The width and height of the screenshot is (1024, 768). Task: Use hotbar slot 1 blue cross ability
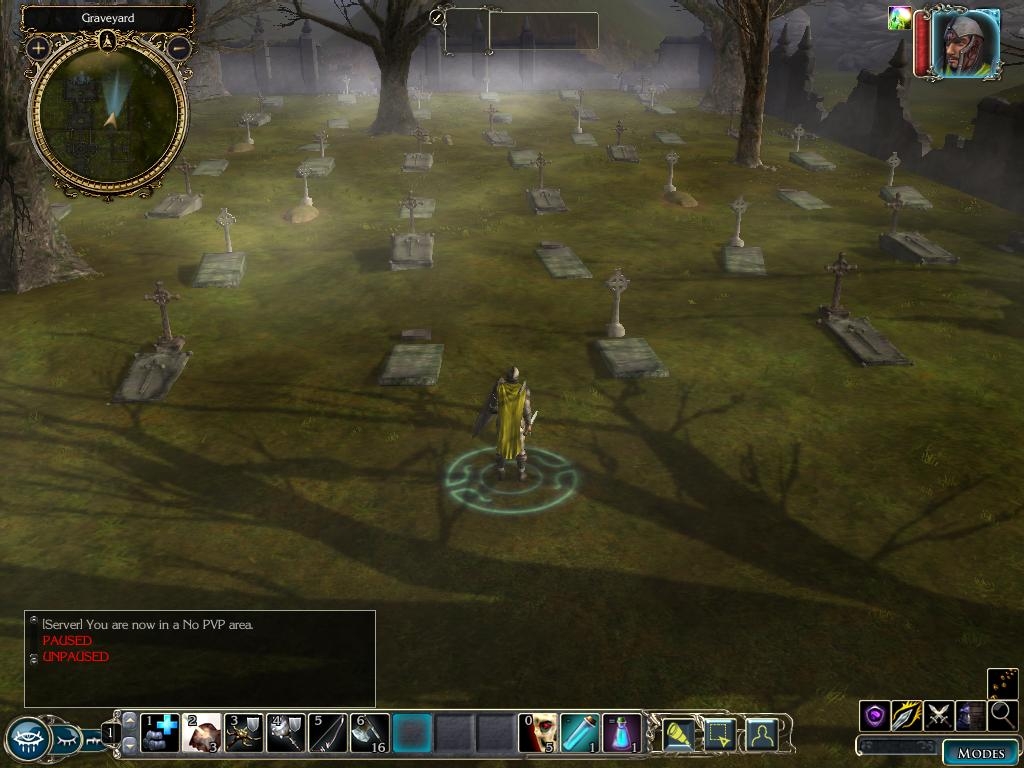(159, 733)
